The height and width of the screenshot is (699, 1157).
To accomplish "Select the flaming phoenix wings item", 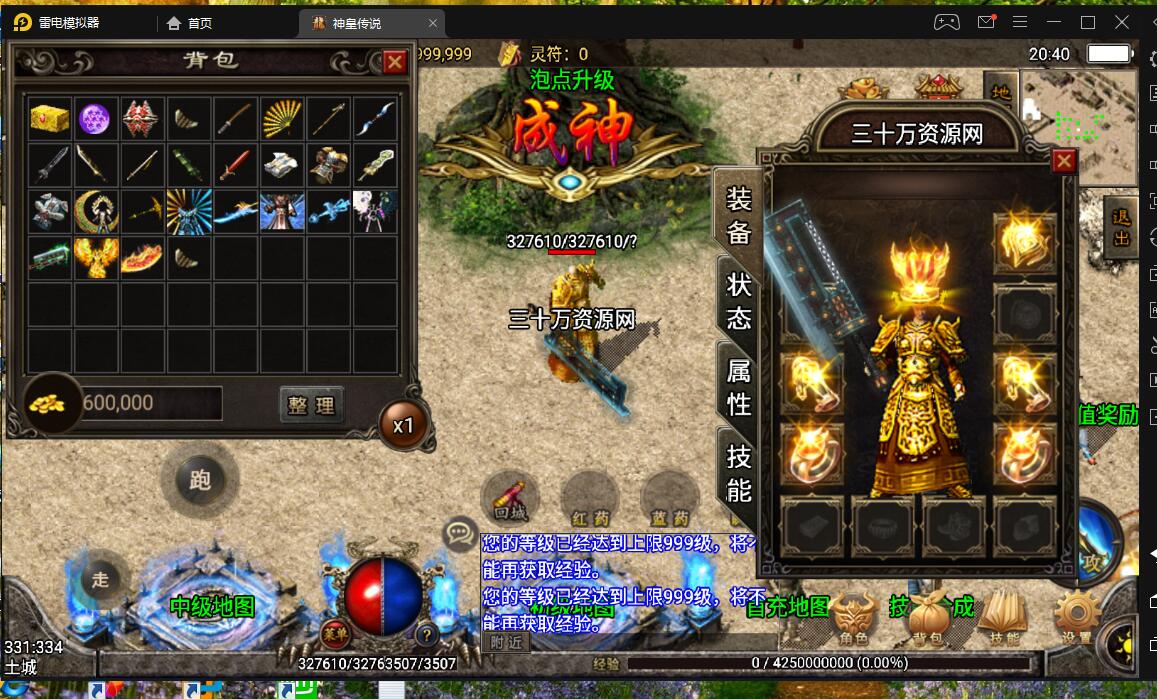I will (x=95, y=257).
